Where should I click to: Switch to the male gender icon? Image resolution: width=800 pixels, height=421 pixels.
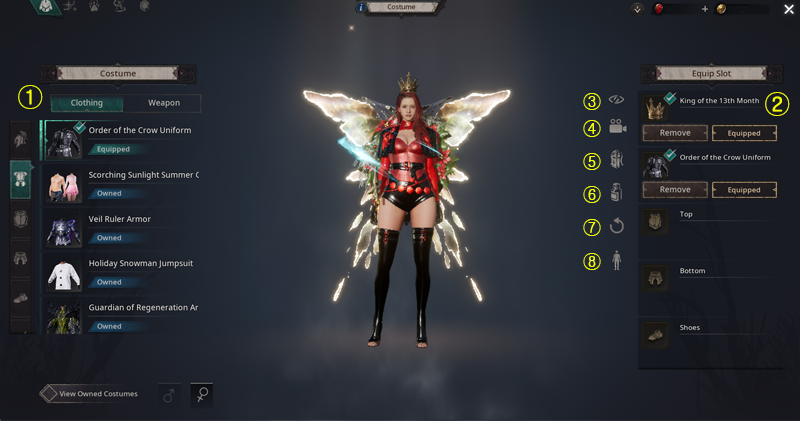169,395
